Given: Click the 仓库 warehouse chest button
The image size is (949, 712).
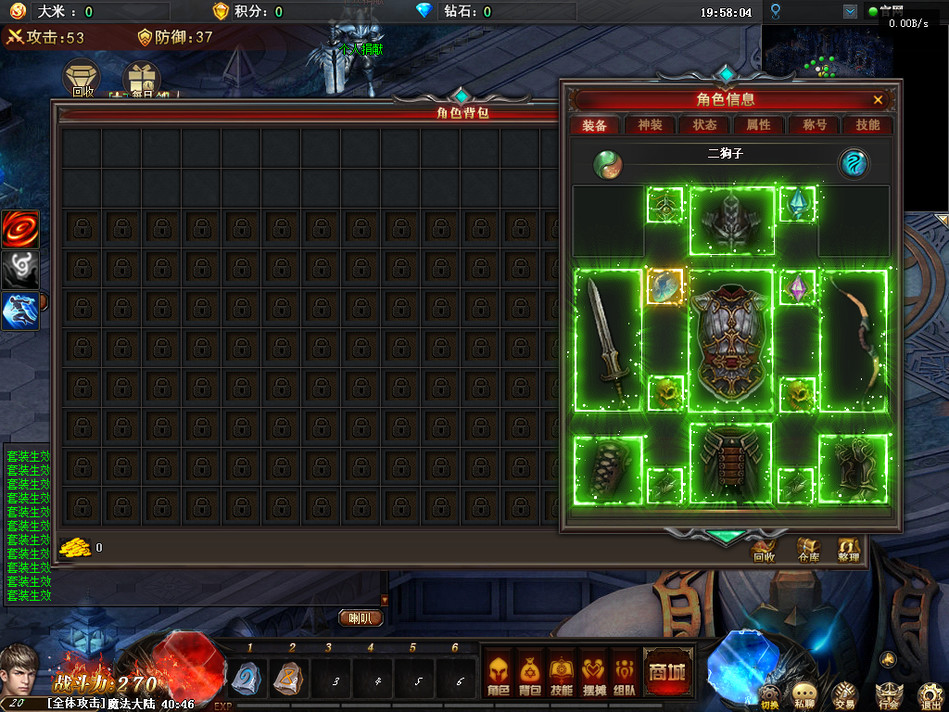Looking at the screenshot, I should [808, 549].
